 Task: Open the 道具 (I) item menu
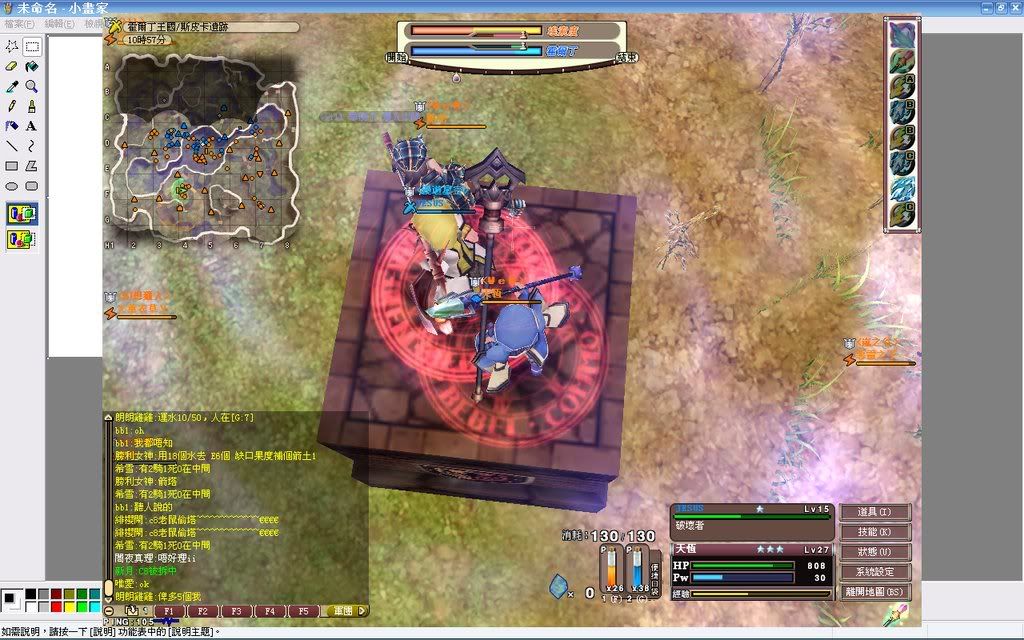tap(874, 512)
